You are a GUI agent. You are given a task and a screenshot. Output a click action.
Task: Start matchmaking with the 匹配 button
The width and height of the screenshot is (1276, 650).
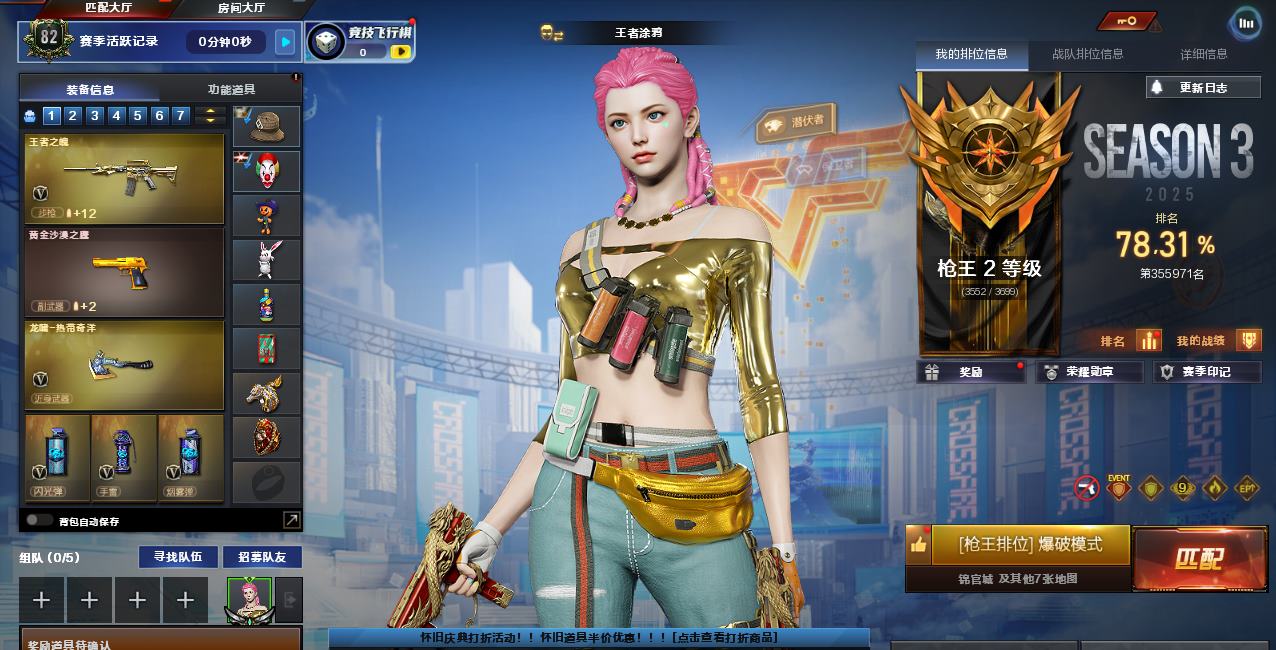1198,558
